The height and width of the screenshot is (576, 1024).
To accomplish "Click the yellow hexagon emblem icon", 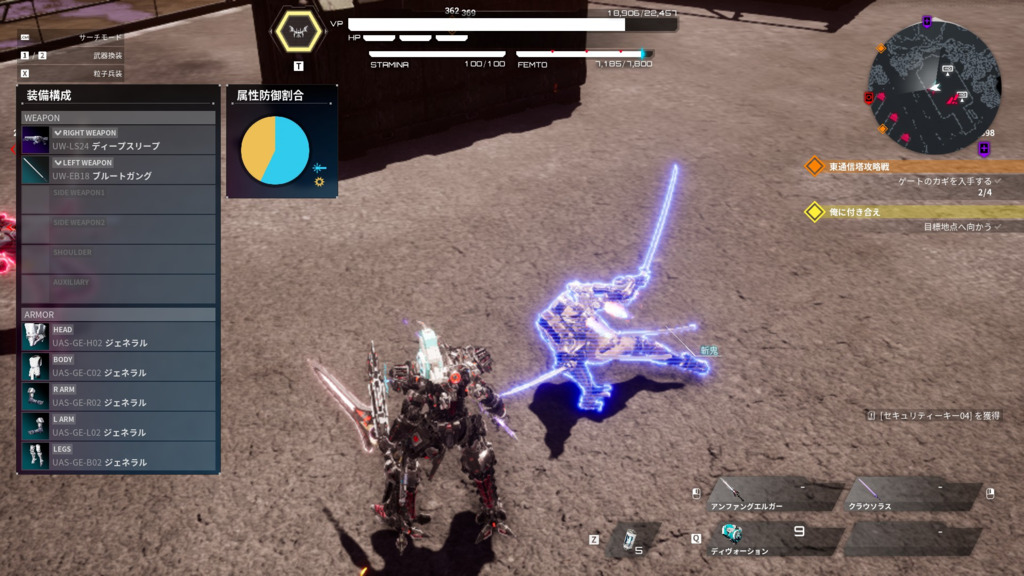I will click(x=298, y=33).
